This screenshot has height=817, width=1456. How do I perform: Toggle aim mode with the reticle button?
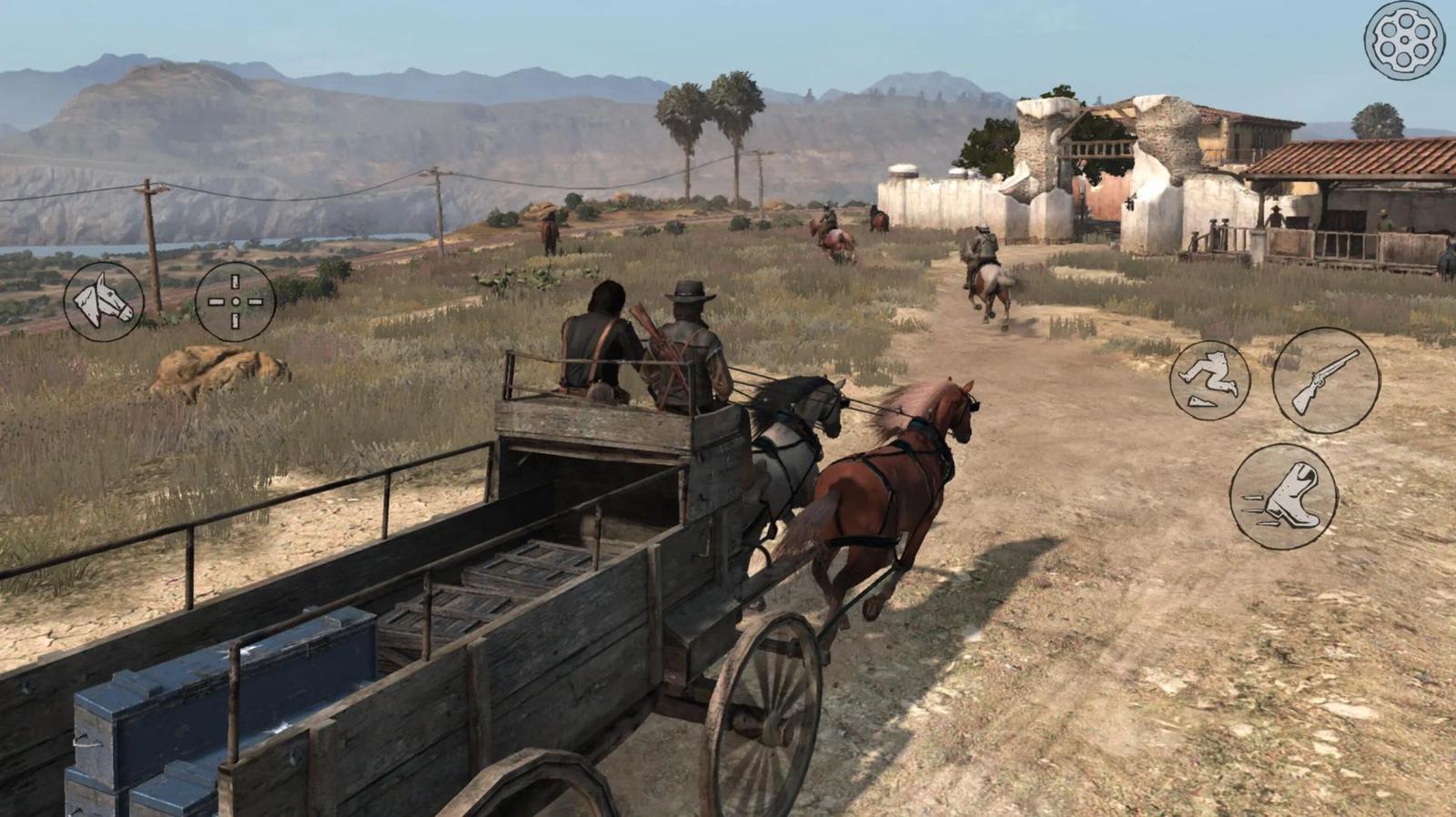(x=235, y=302)
